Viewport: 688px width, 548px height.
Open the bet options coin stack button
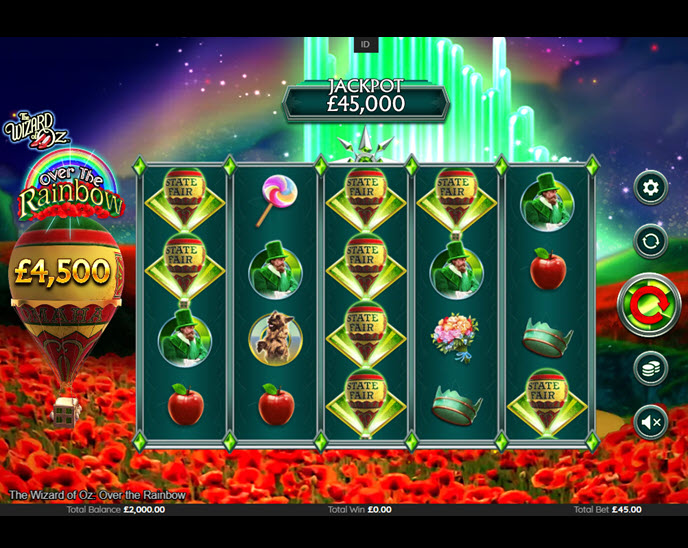point(651,367)
